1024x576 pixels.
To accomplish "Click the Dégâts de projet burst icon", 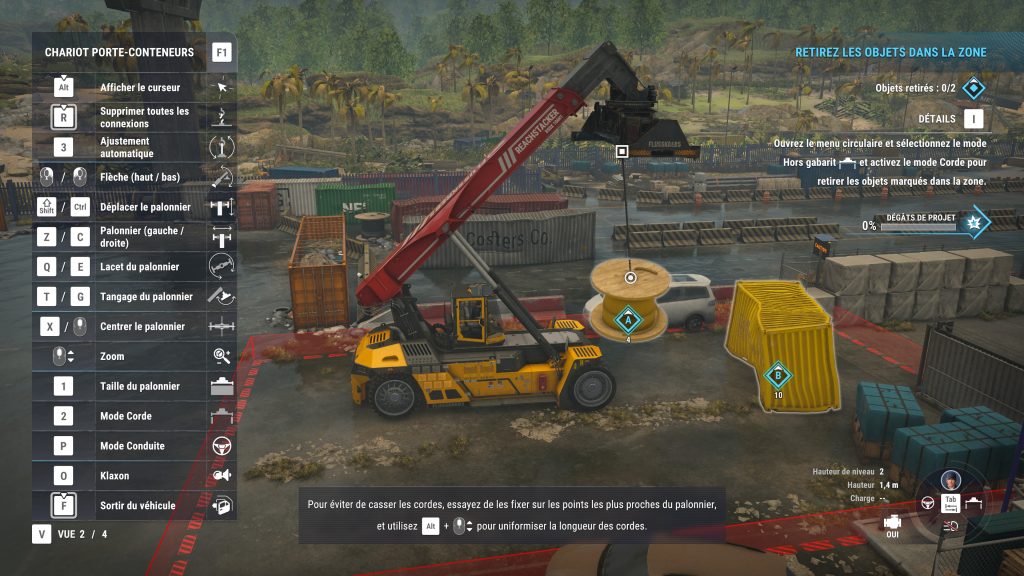I will (974, 222).
